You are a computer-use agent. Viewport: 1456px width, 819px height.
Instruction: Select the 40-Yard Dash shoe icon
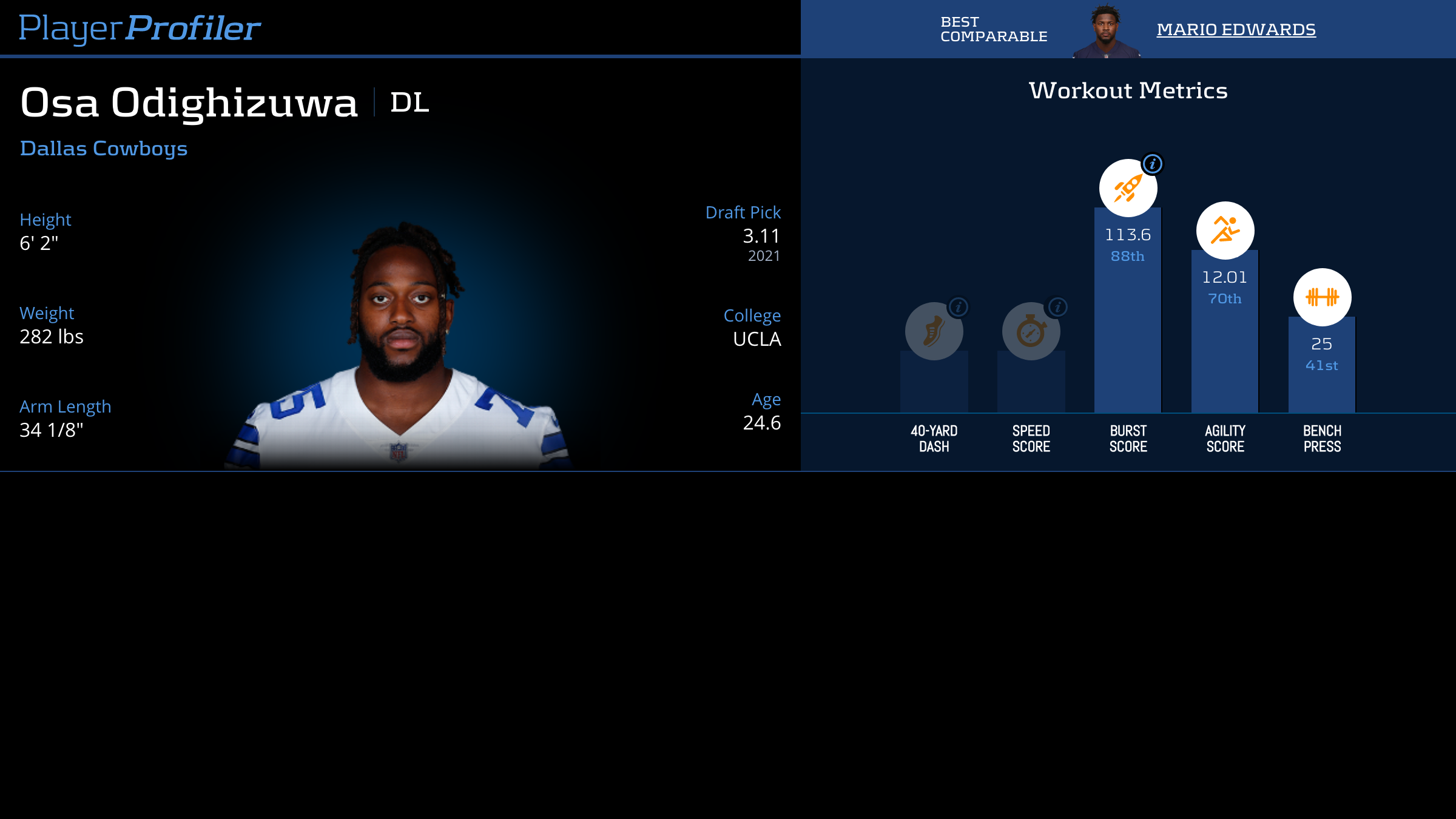[933, 332]
